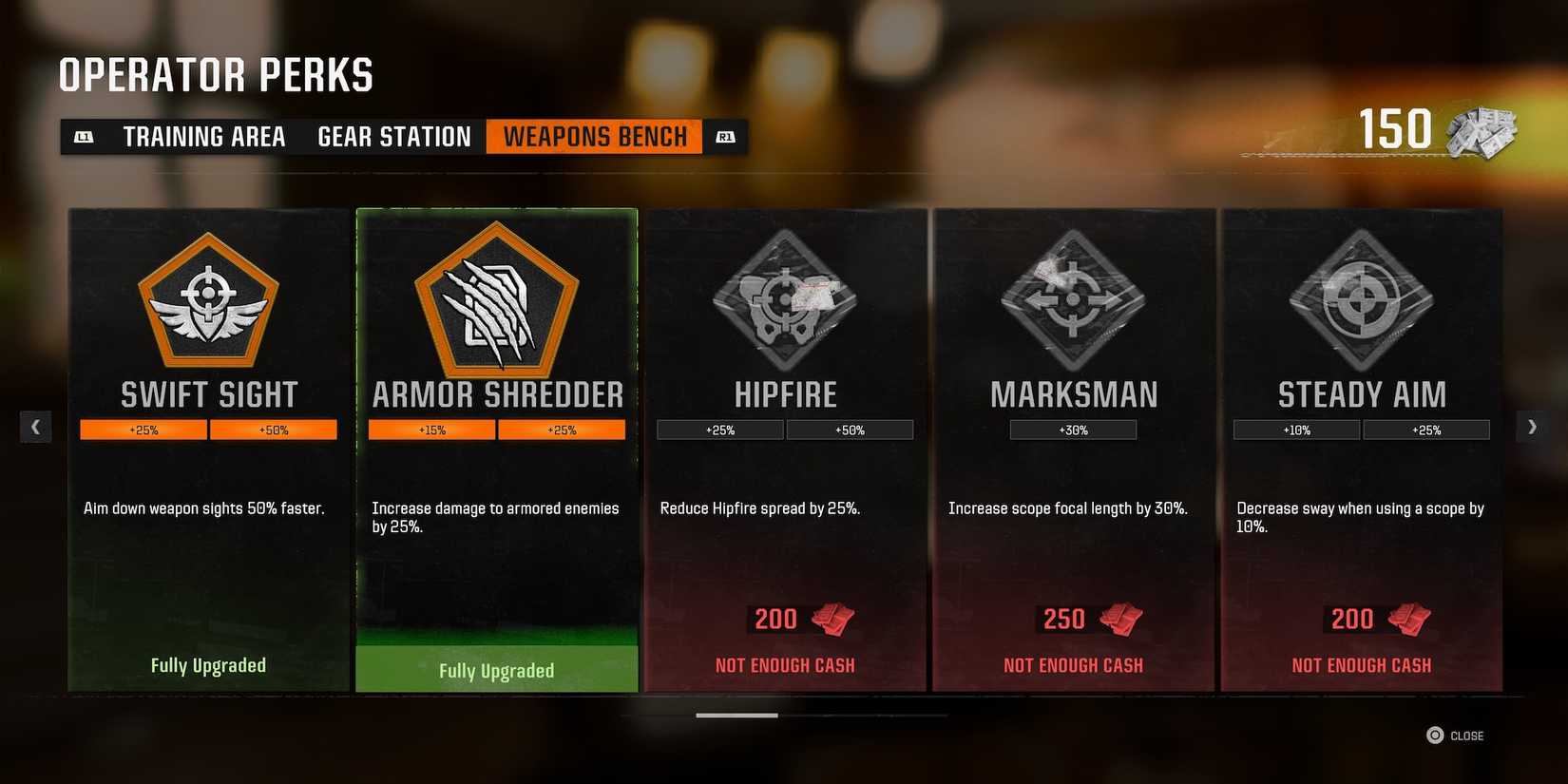Switch to the Gear Station tab
This screenshot has height=784, width=1568.
(393, 136)
